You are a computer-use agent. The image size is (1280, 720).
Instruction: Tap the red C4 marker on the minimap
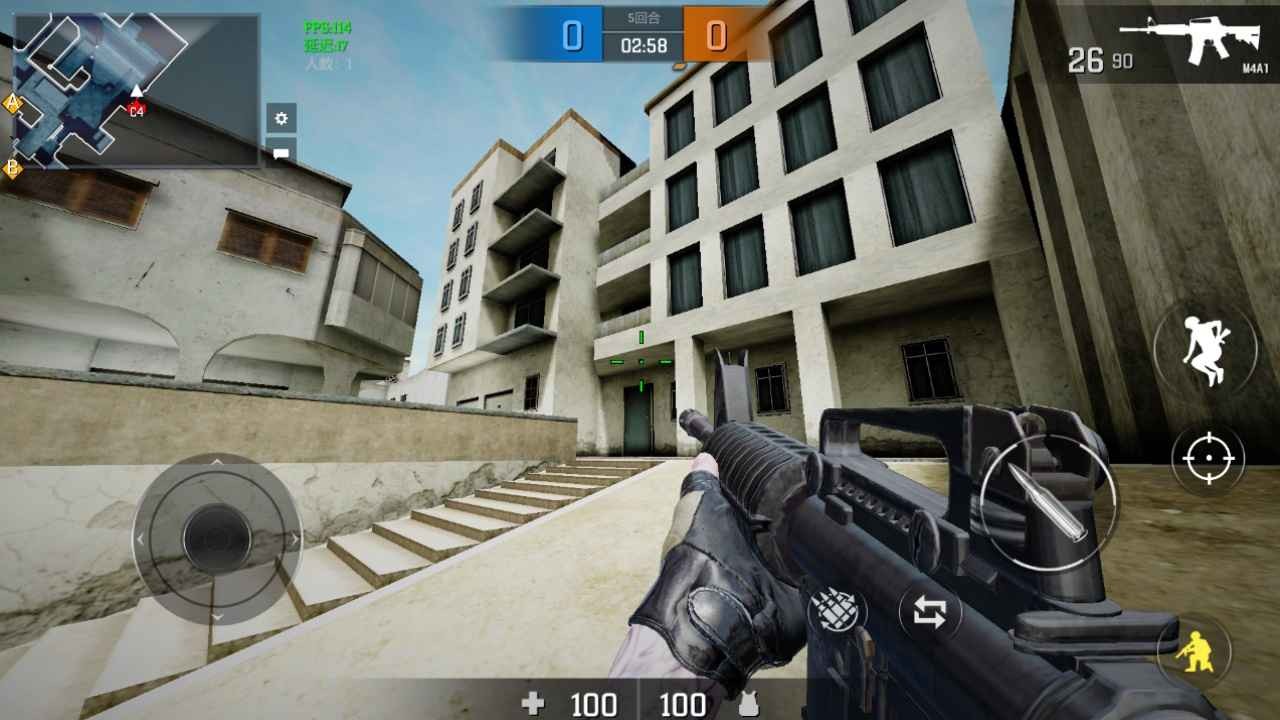tap(135, 111)
